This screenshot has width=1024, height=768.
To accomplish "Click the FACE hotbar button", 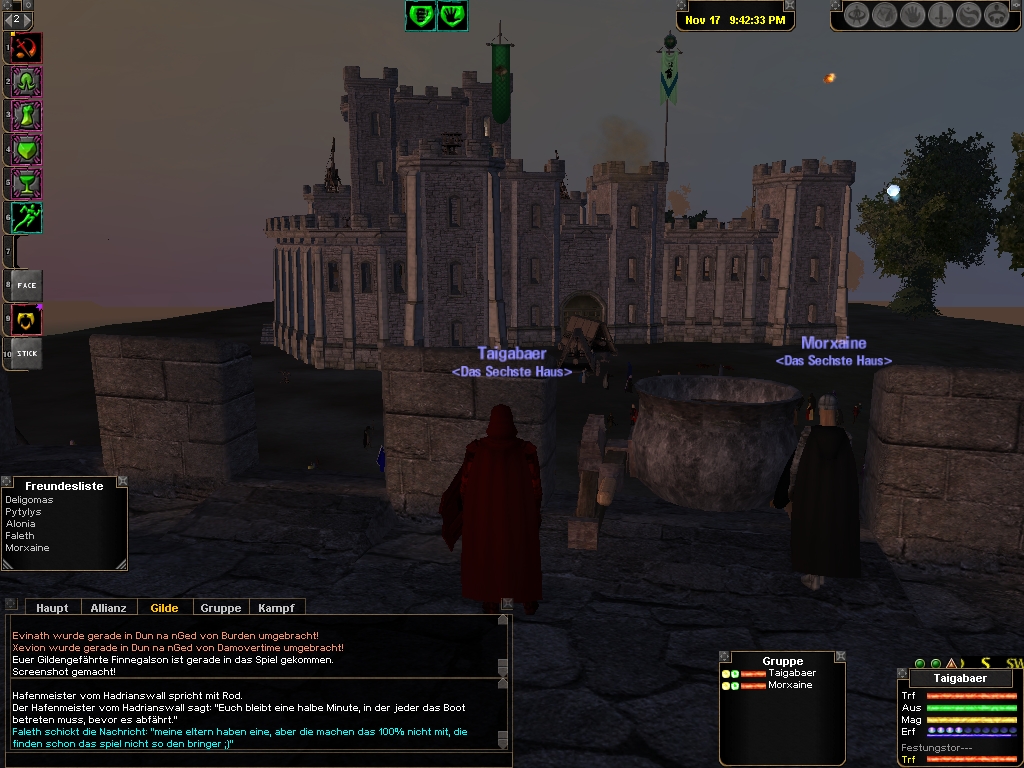I will (x=27, y=286).
